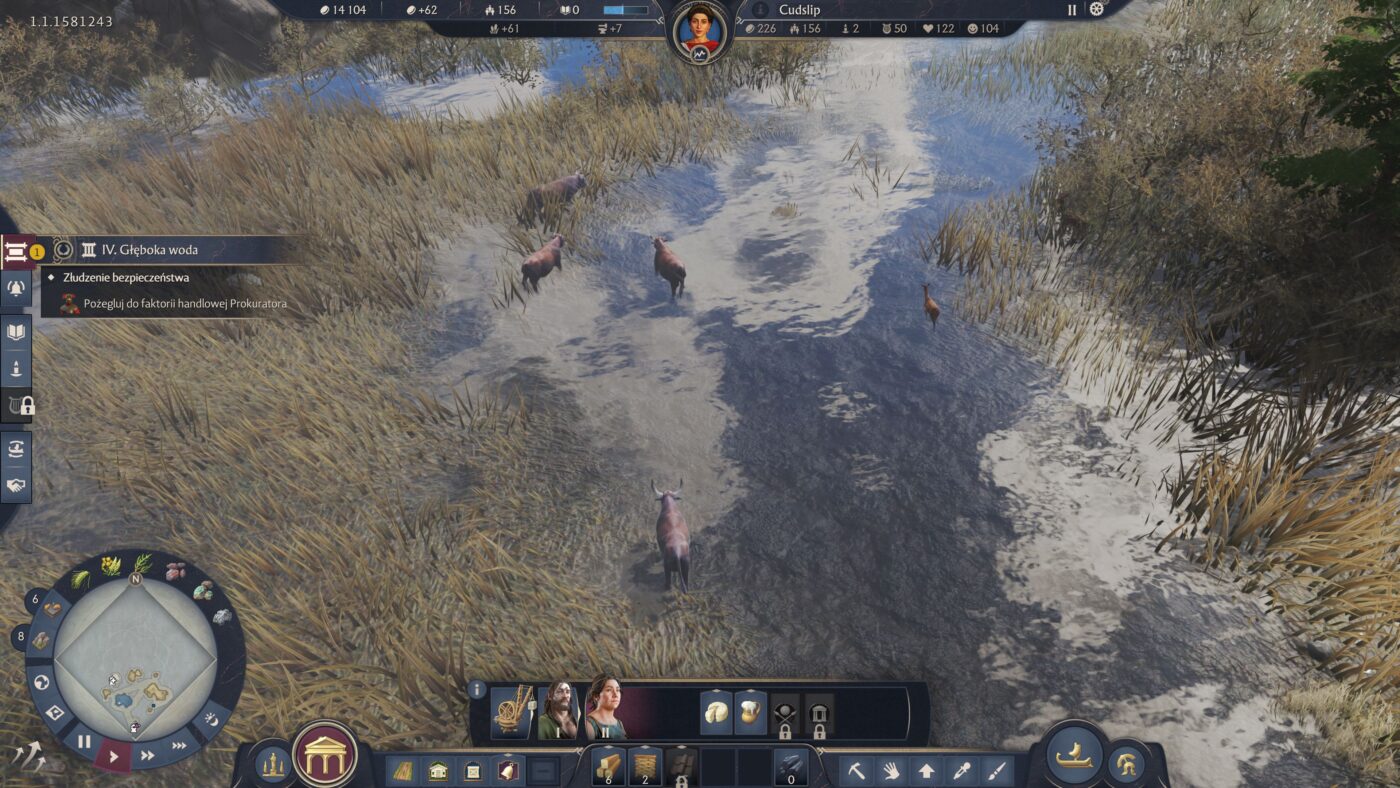Activate the upgrade arrow tool
The image size is (1400, 788).
point(927,771)
